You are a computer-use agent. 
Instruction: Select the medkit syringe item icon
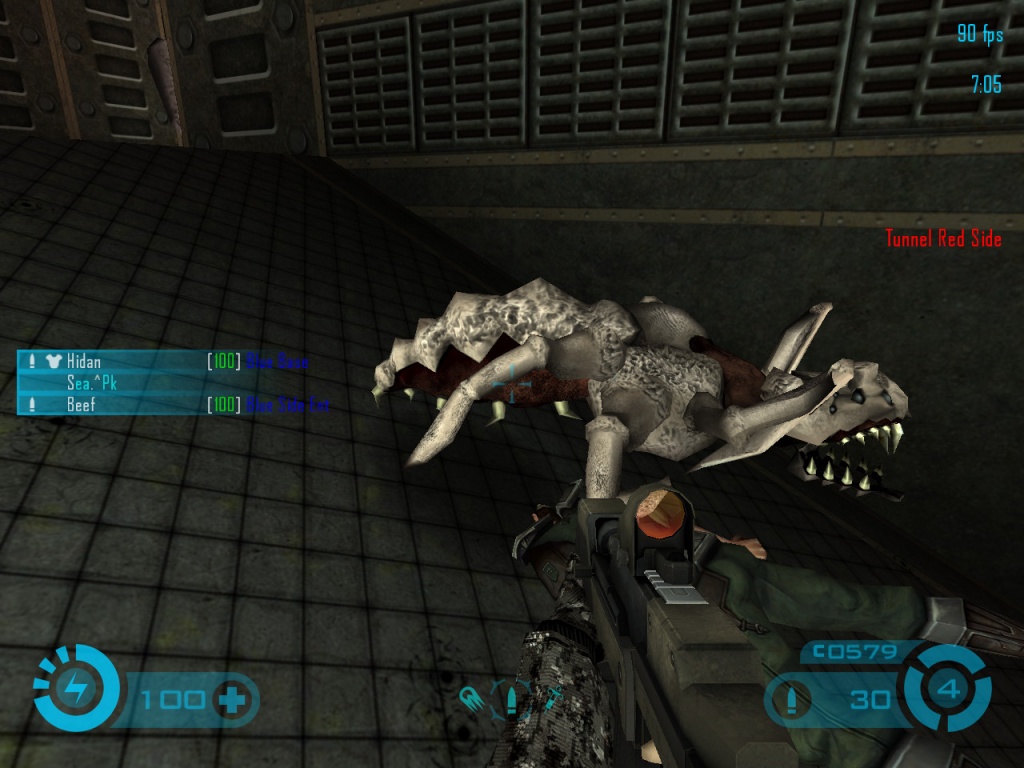click(x=551, y=699)
